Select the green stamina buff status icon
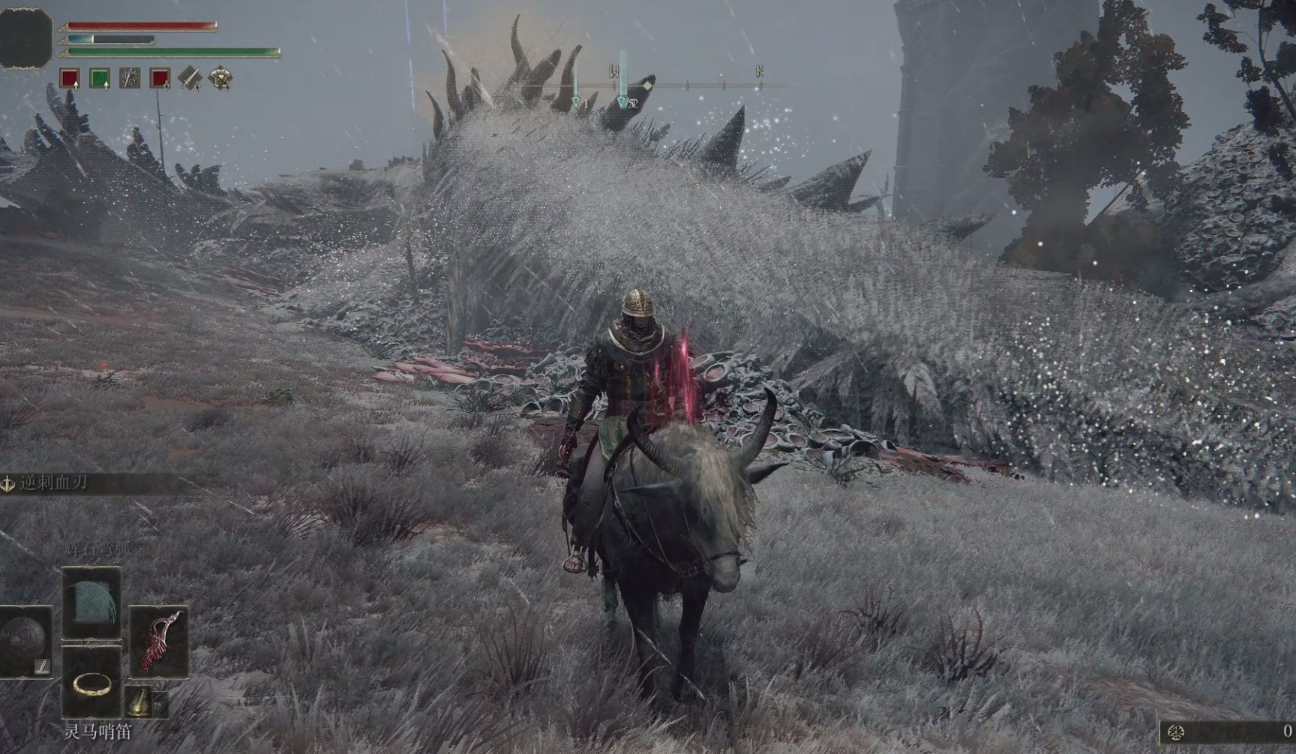Viewport: 1296px width, 754px height. pos(99,78)
